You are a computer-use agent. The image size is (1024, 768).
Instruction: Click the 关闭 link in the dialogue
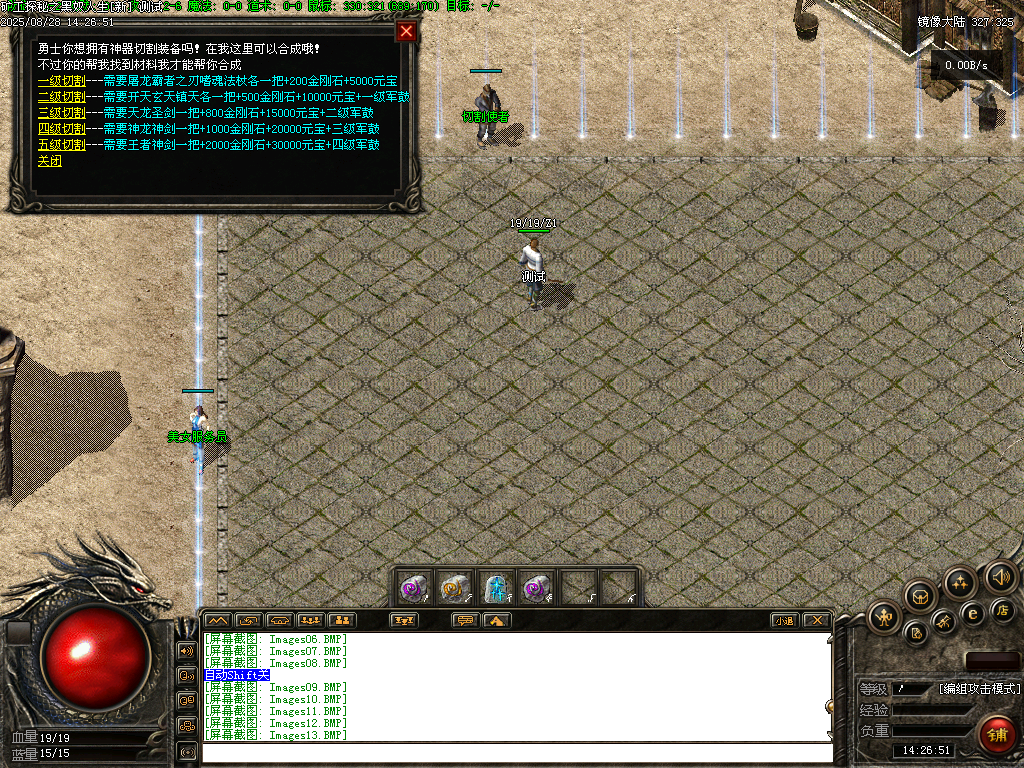pos(50,161)
